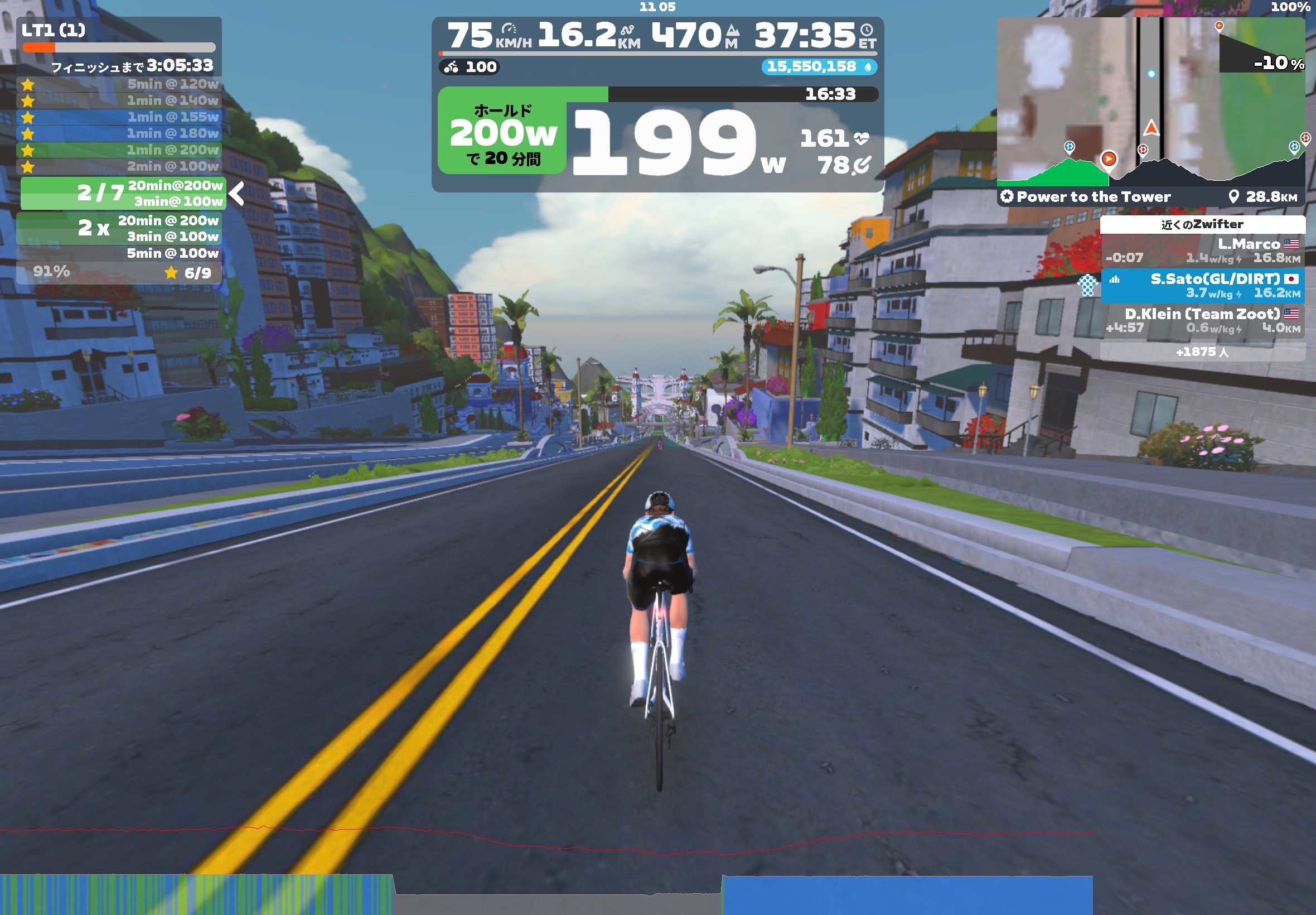Screen dimensions: 1316x915
Task: Click the blue drops counter pill
Action: click(x=818, y=67)
